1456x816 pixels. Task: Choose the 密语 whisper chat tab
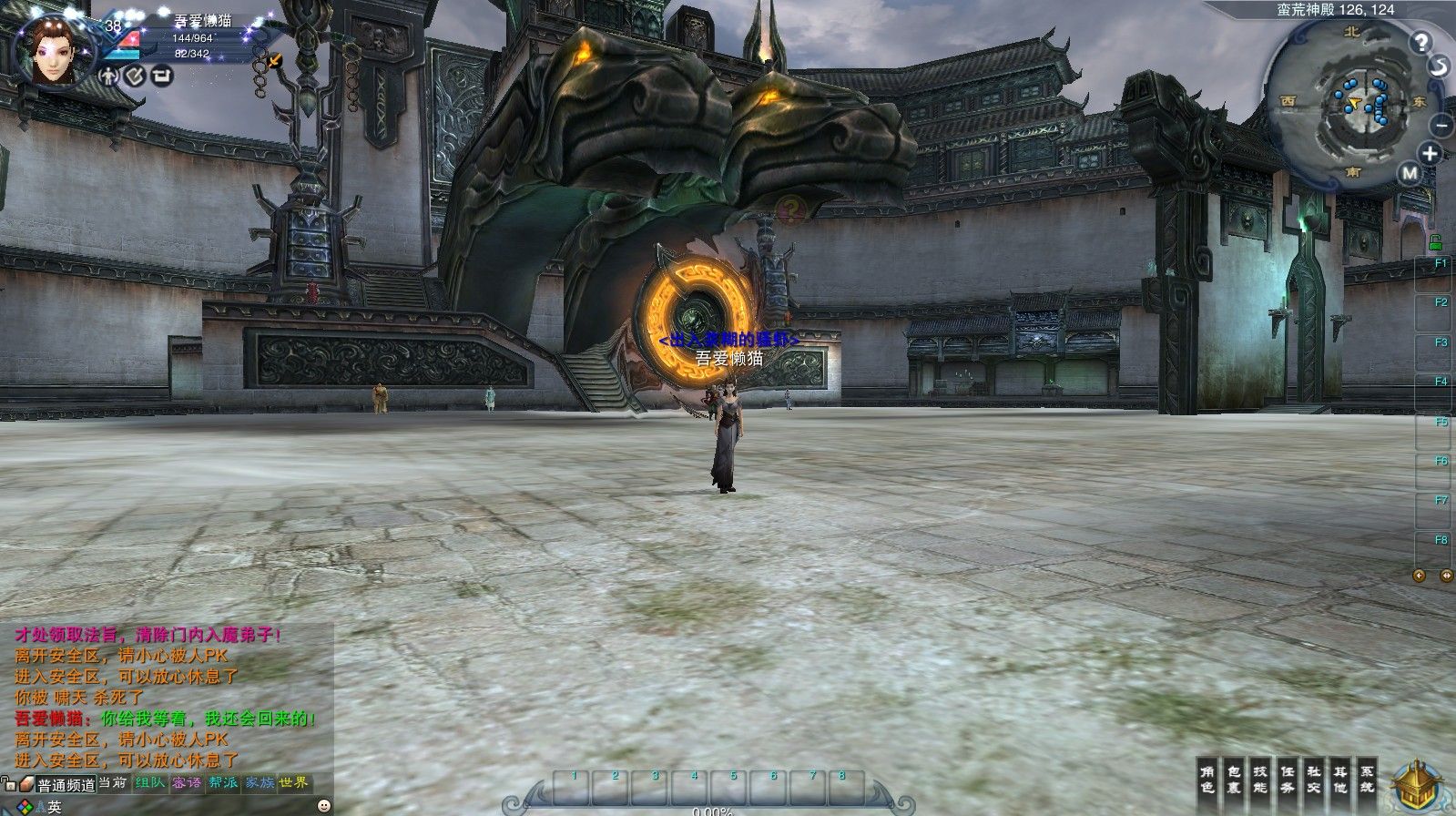[x=187, y=782]
